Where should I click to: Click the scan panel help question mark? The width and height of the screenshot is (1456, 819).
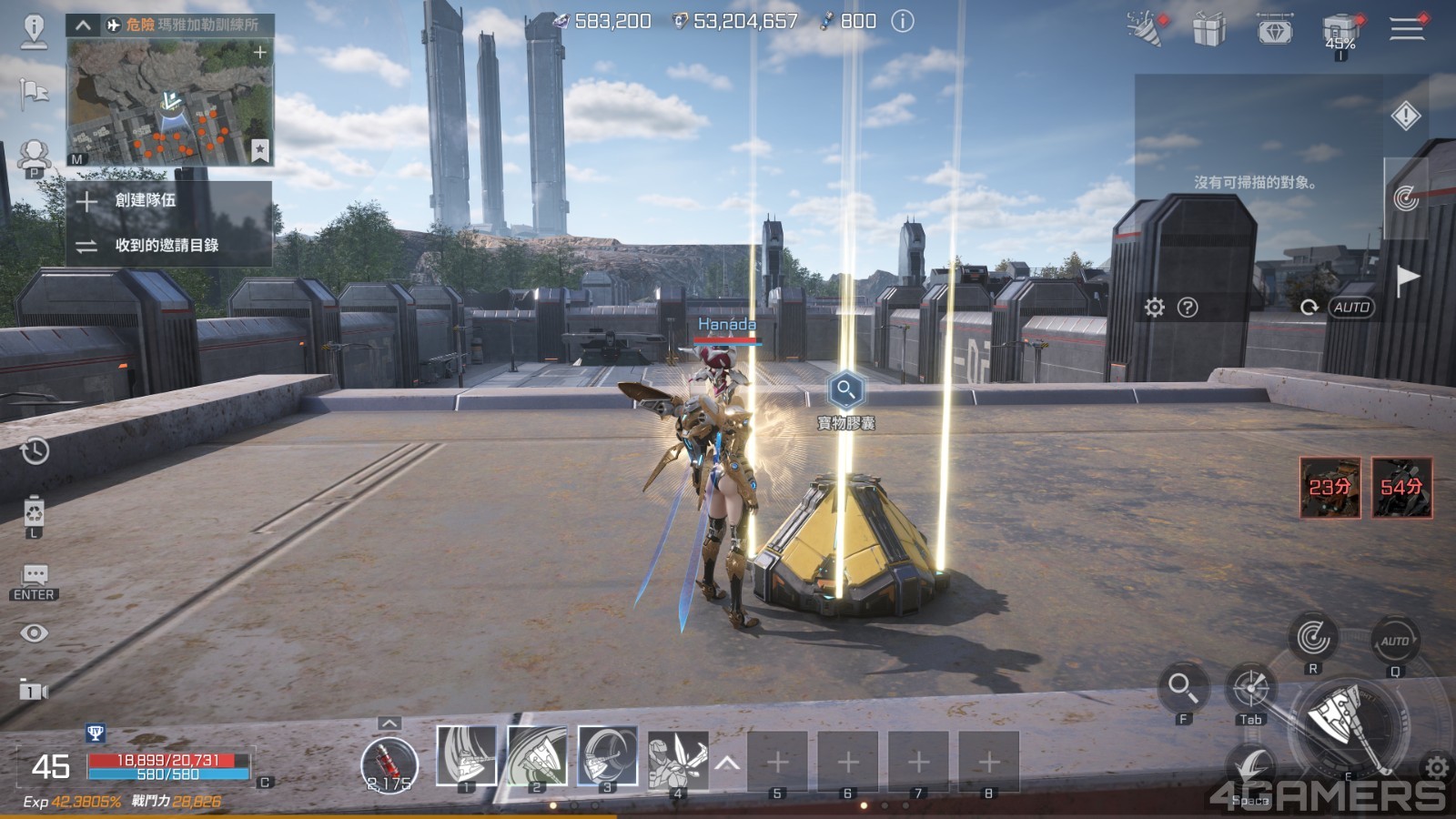tap(1188, 308)
